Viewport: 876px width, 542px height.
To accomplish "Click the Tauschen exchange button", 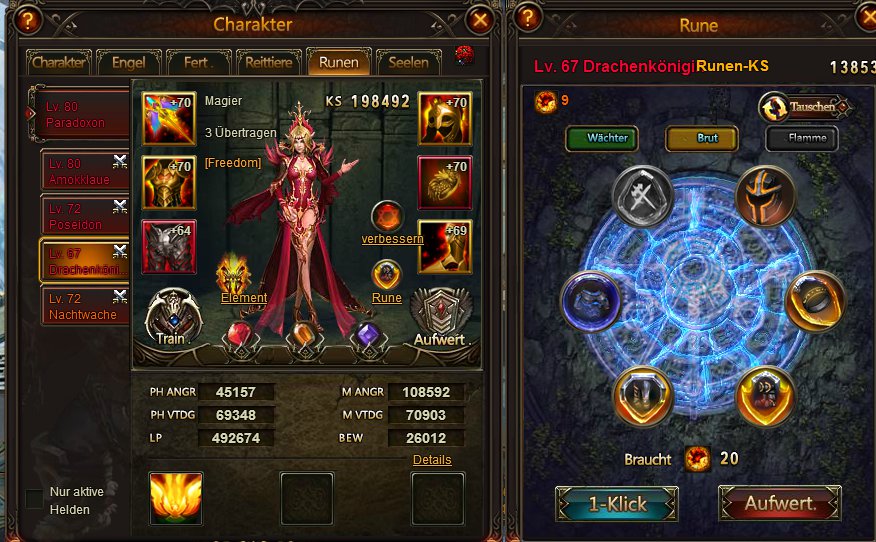I will point(805,106).
